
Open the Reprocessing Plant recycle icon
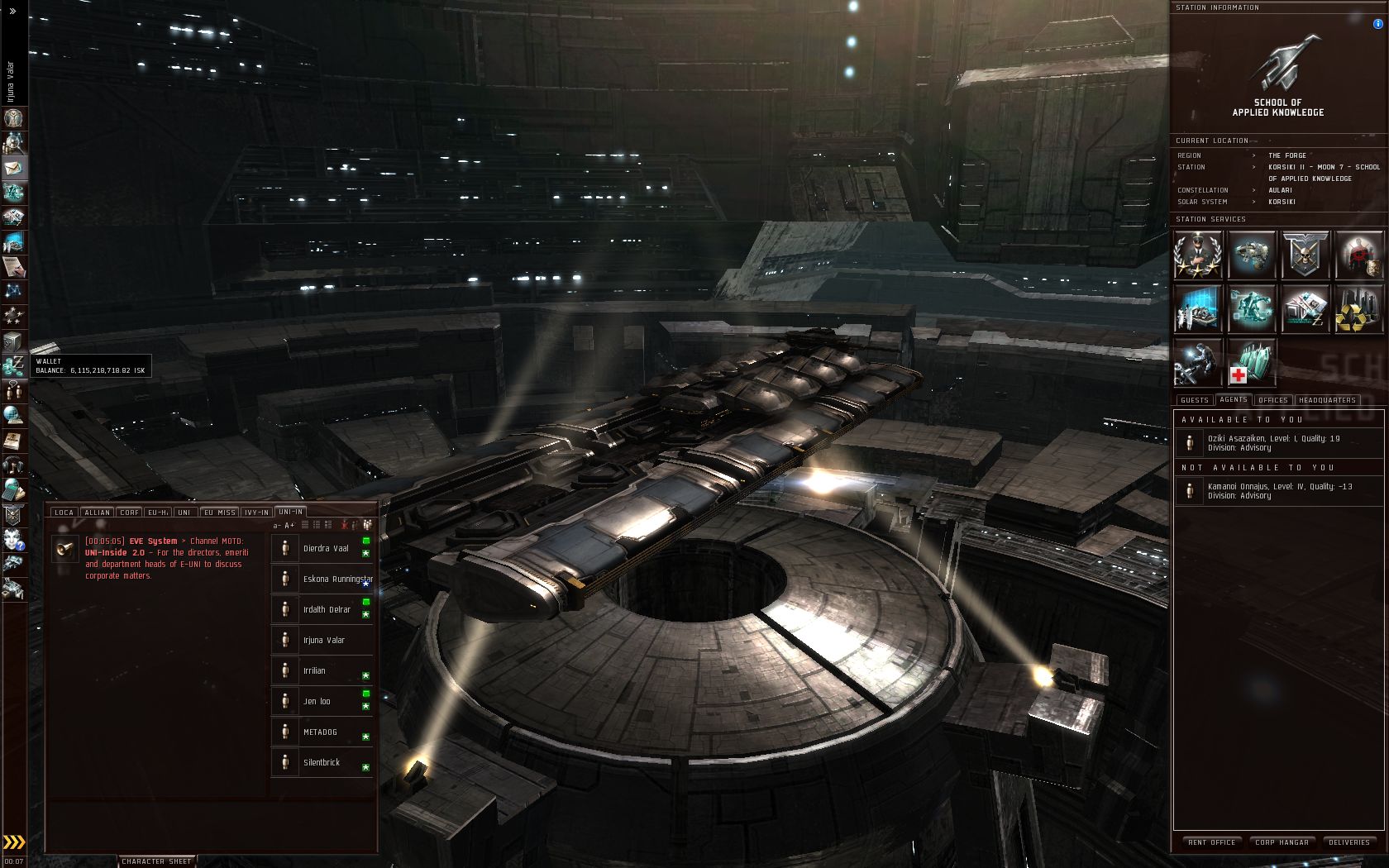pos(1358,308)
